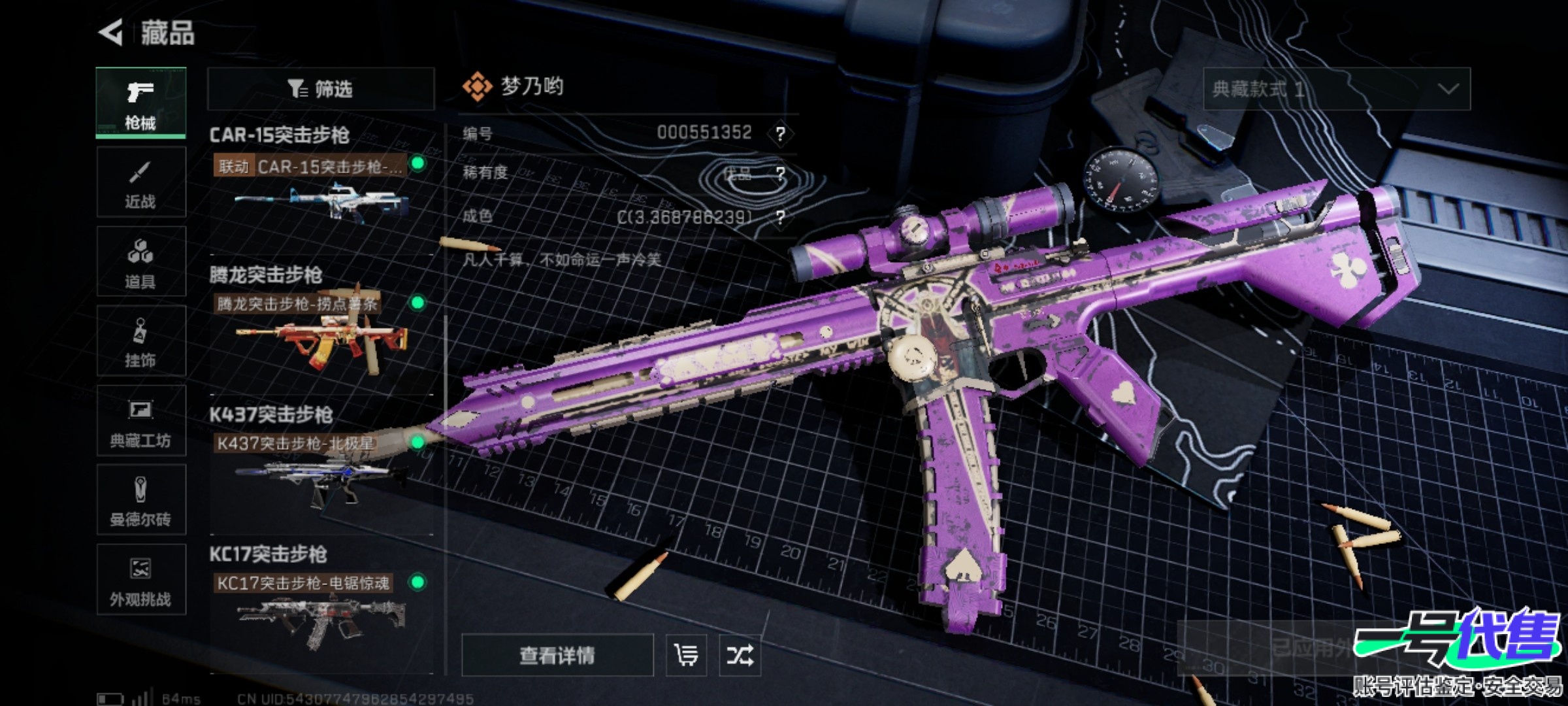Show help for 稀有度 rarity

(780, 173)
